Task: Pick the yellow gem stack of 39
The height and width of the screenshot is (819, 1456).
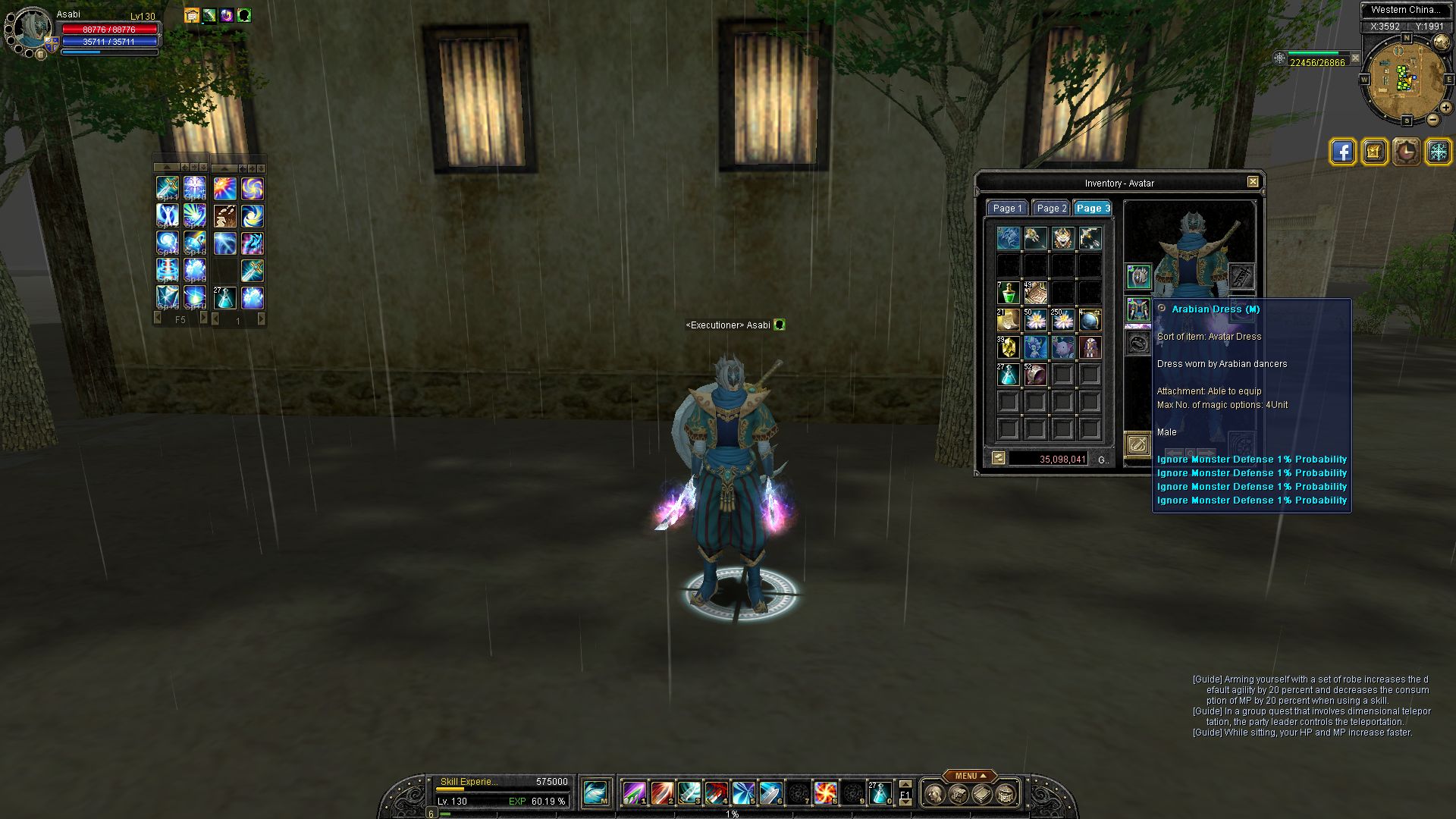Action: (x=1008, y=347)
